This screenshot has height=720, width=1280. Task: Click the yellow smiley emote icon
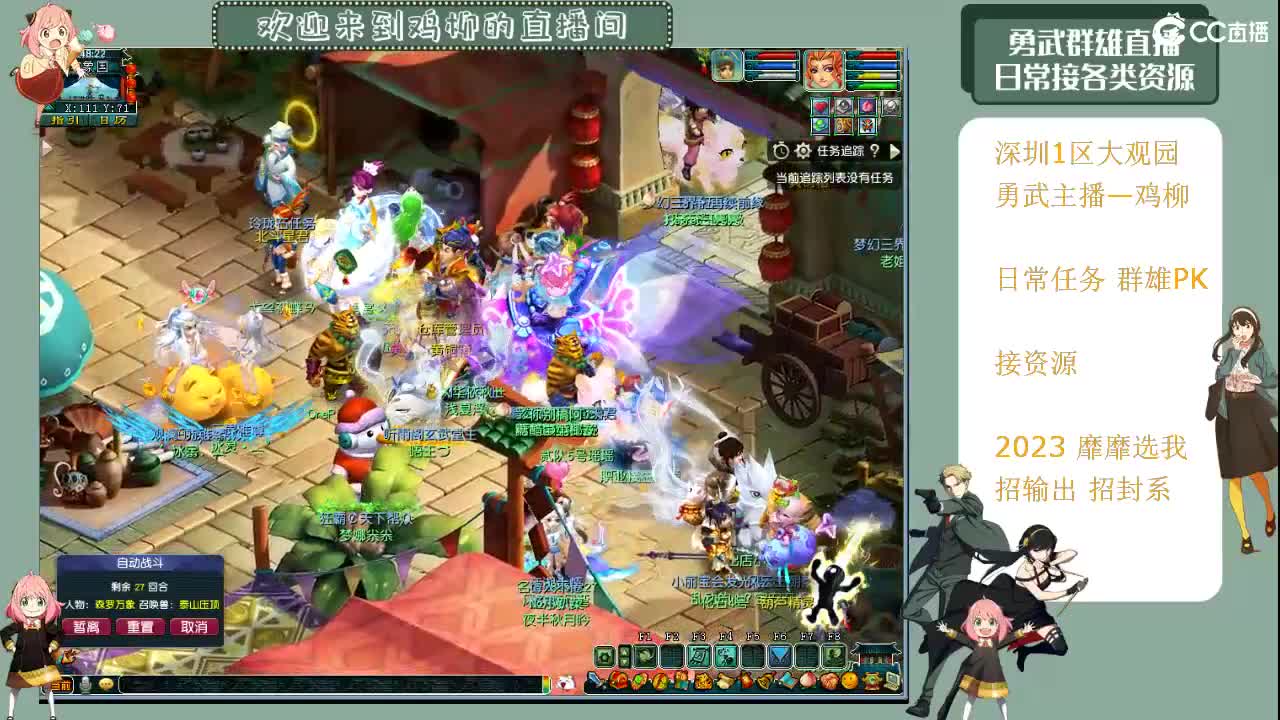pos(847,682)
